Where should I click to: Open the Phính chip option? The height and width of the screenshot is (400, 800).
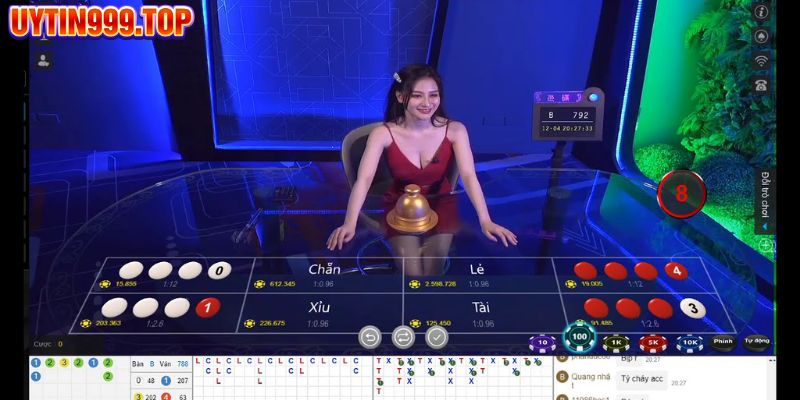[723, 343]
